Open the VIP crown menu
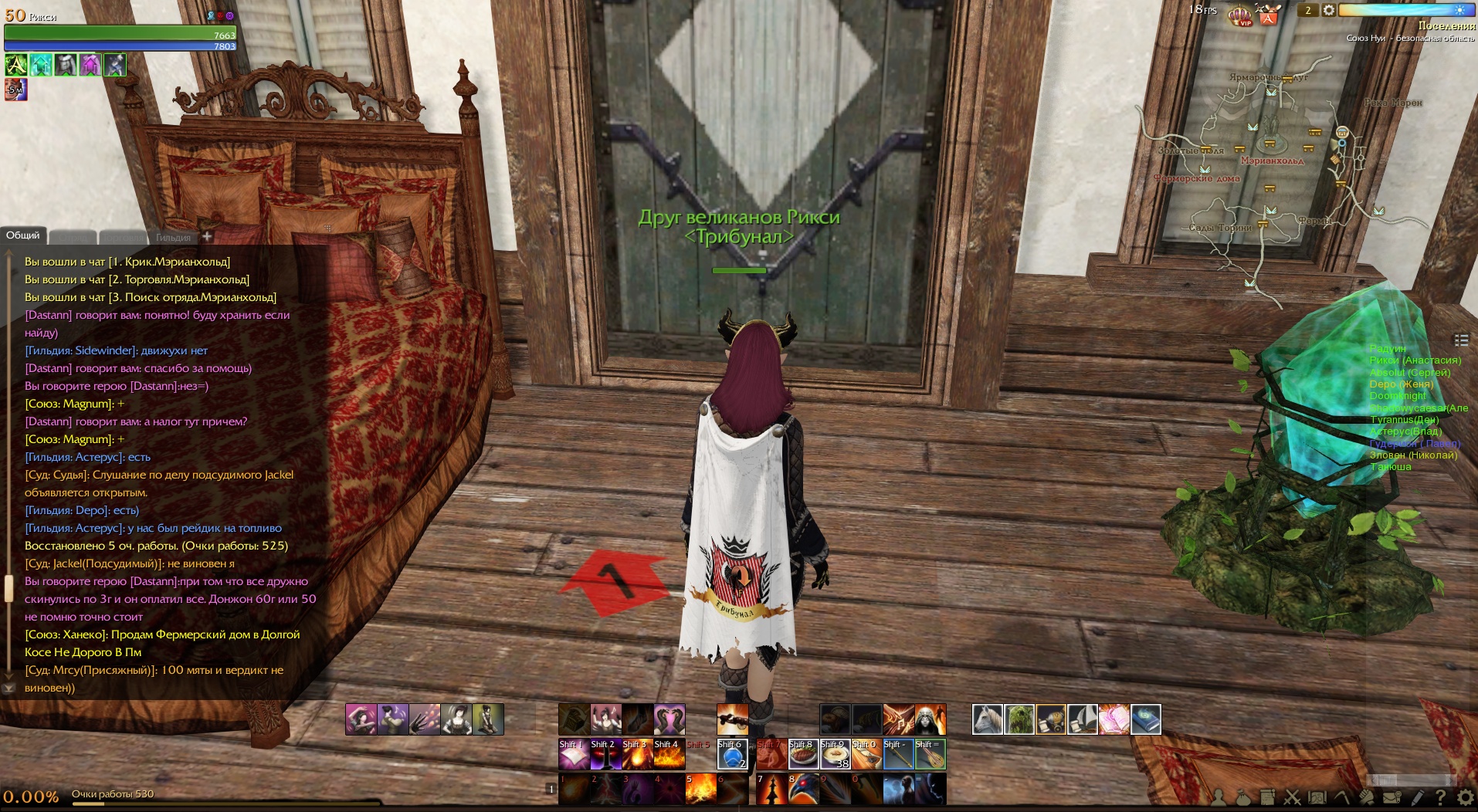 1239,14
